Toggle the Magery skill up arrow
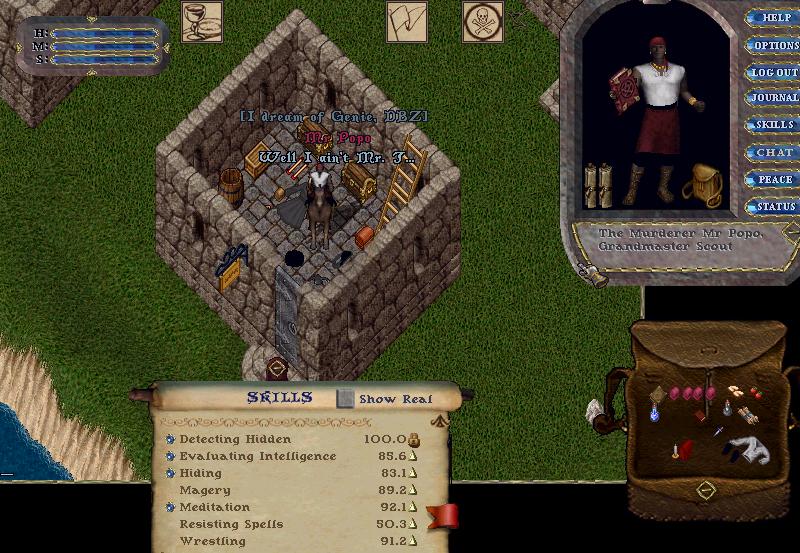The width and height of the screenshot is (800, 553). click(413, 491)
